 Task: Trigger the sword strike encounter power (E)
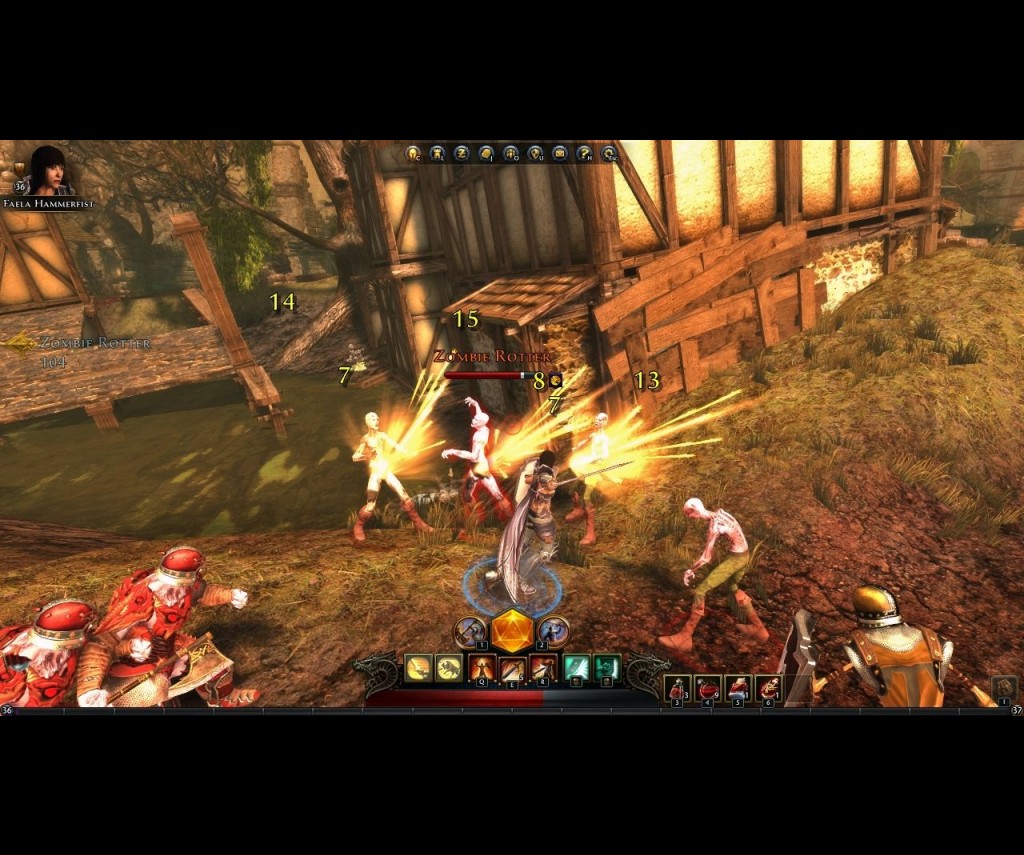512,667
